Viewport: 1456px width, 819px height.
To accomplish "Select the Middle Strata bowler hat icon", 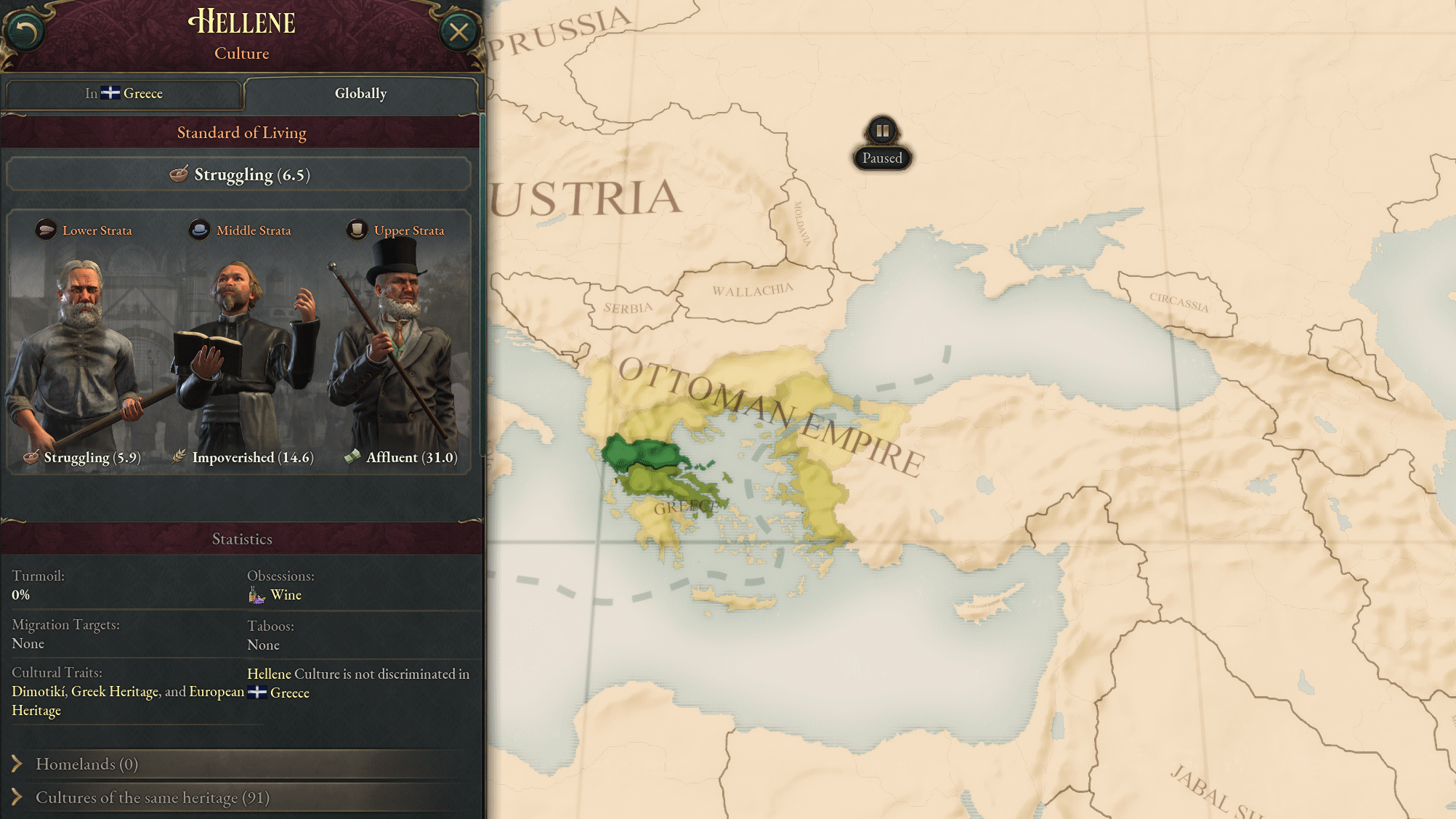I will click(200, 230).
